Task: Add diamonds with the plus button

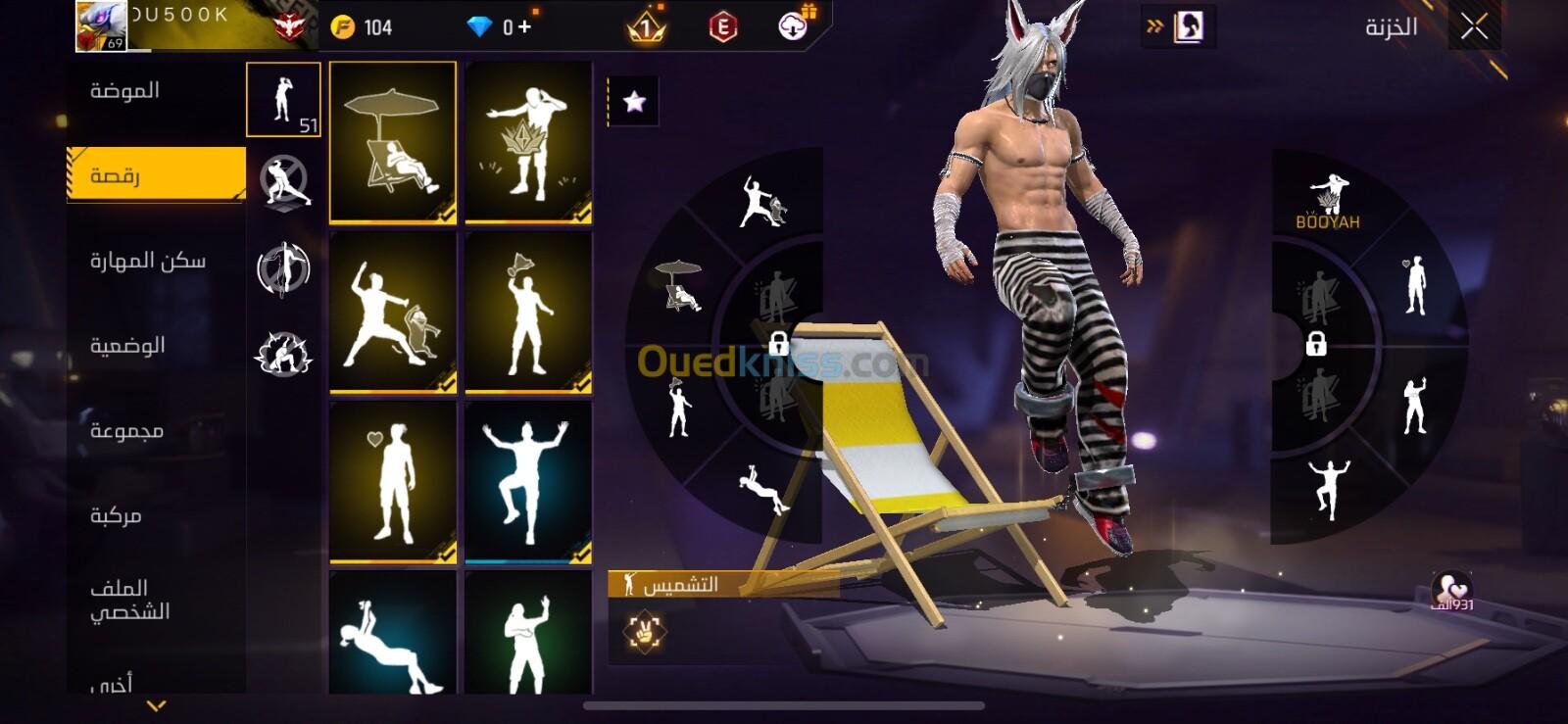Action: click(x=525, y=27)
